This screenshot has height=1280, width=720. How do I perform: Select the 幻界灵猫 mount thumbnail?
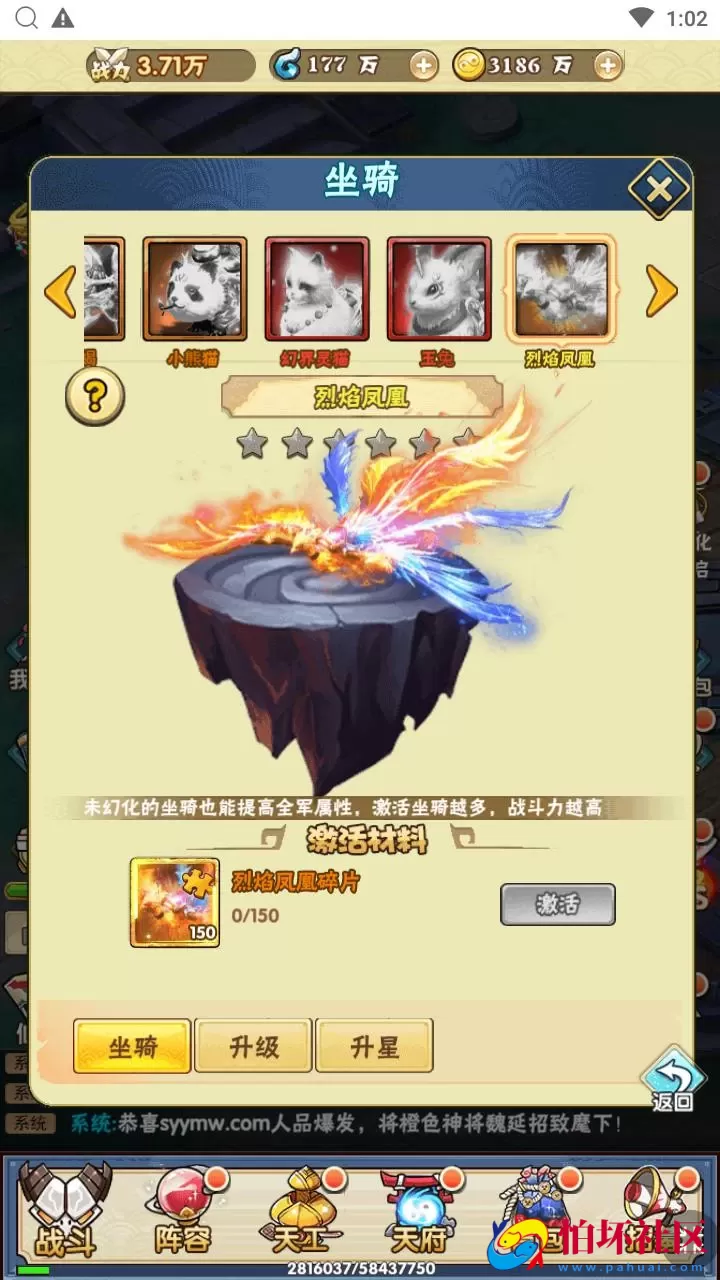coord(317,289)
